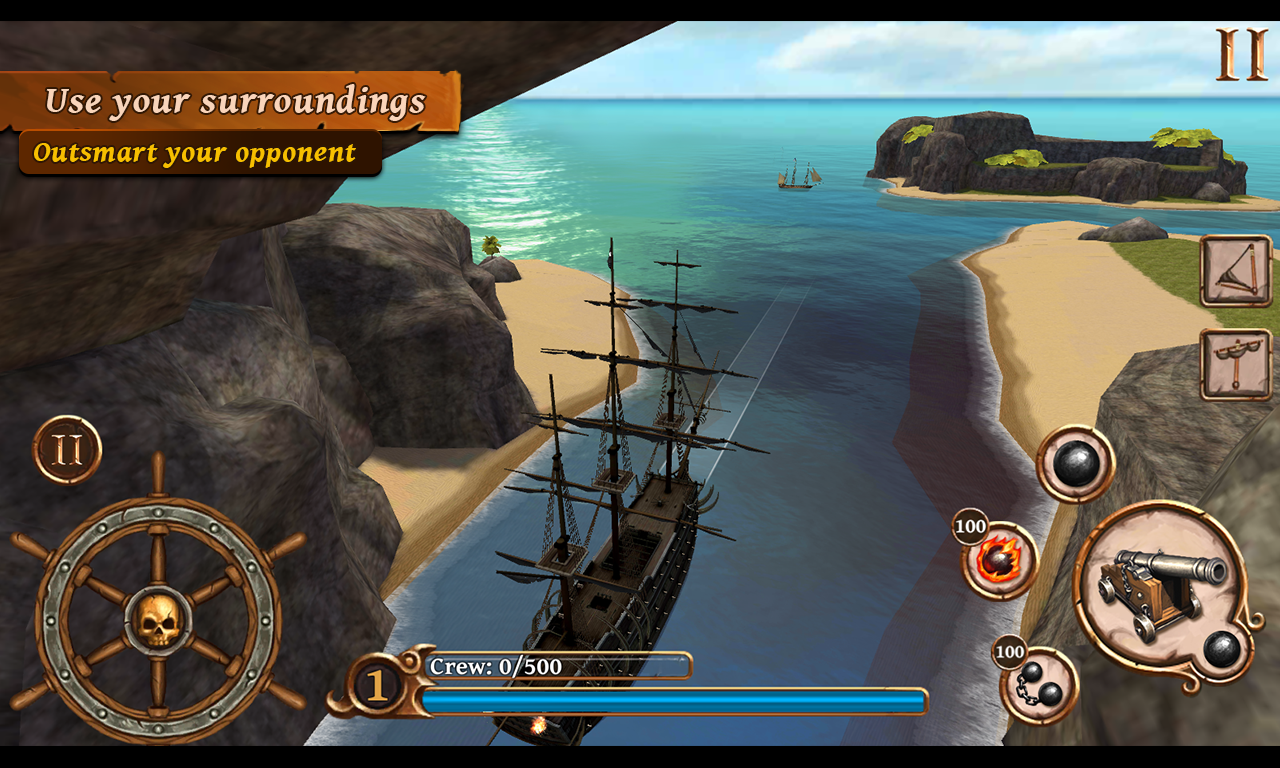Select the plain cannonball ammo
This screenshot has height=768, width=1280.
coord(1075,464)
